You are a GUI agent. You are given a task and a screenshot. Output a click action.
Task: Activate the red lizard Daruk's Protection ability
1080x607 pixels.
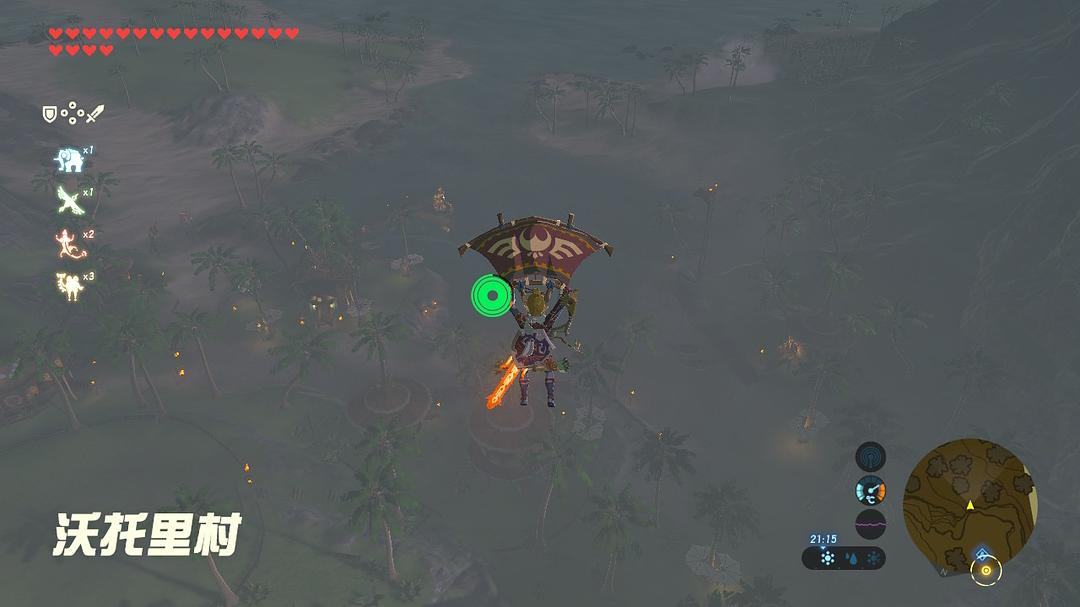68,242
